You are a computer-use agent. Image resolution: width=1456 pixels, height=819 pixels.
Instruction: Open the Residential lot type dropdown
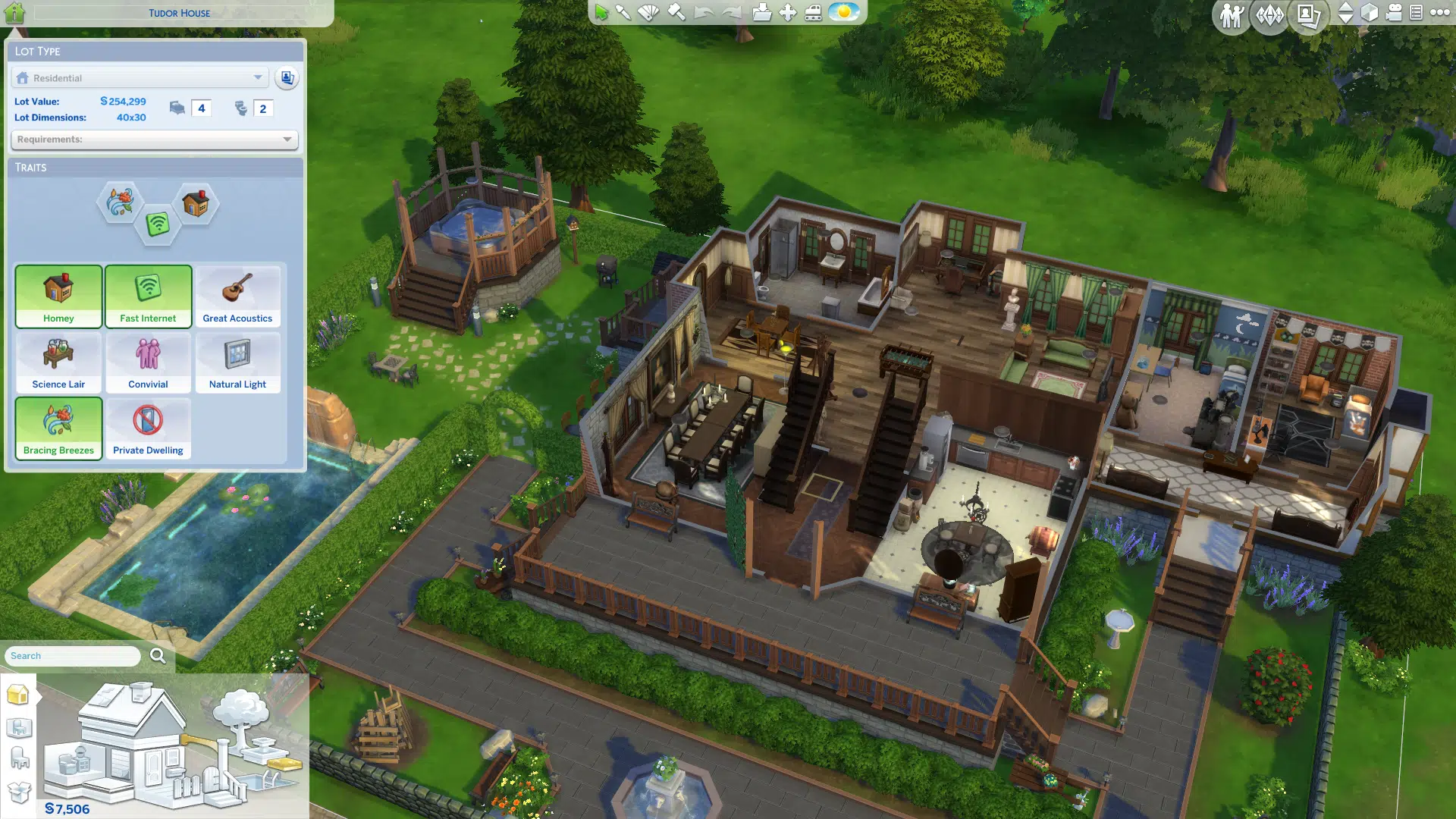[140, 77]
